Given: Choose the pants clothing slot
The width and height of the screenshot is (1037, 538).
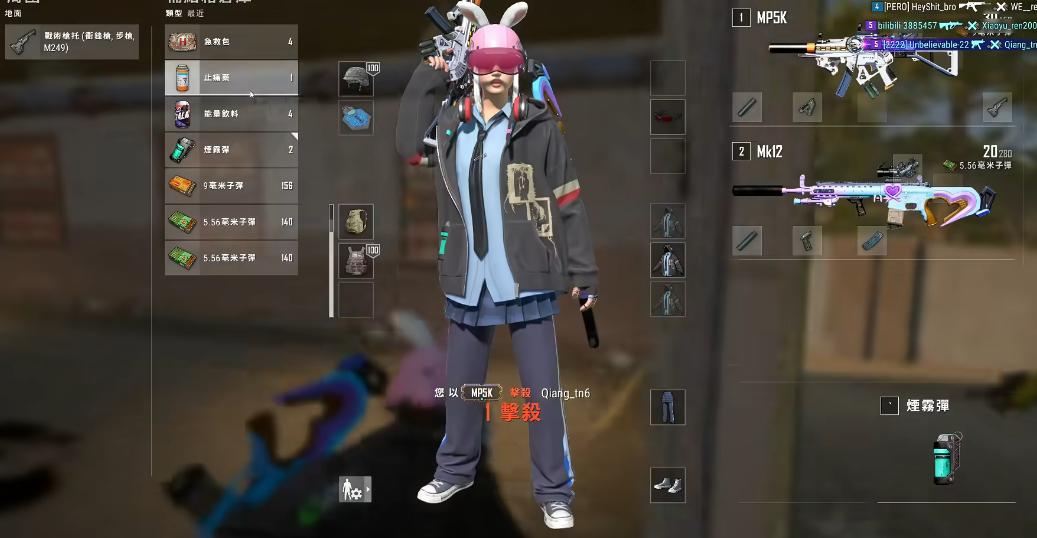Looking at the screenshot, I should tap(668, 407).
